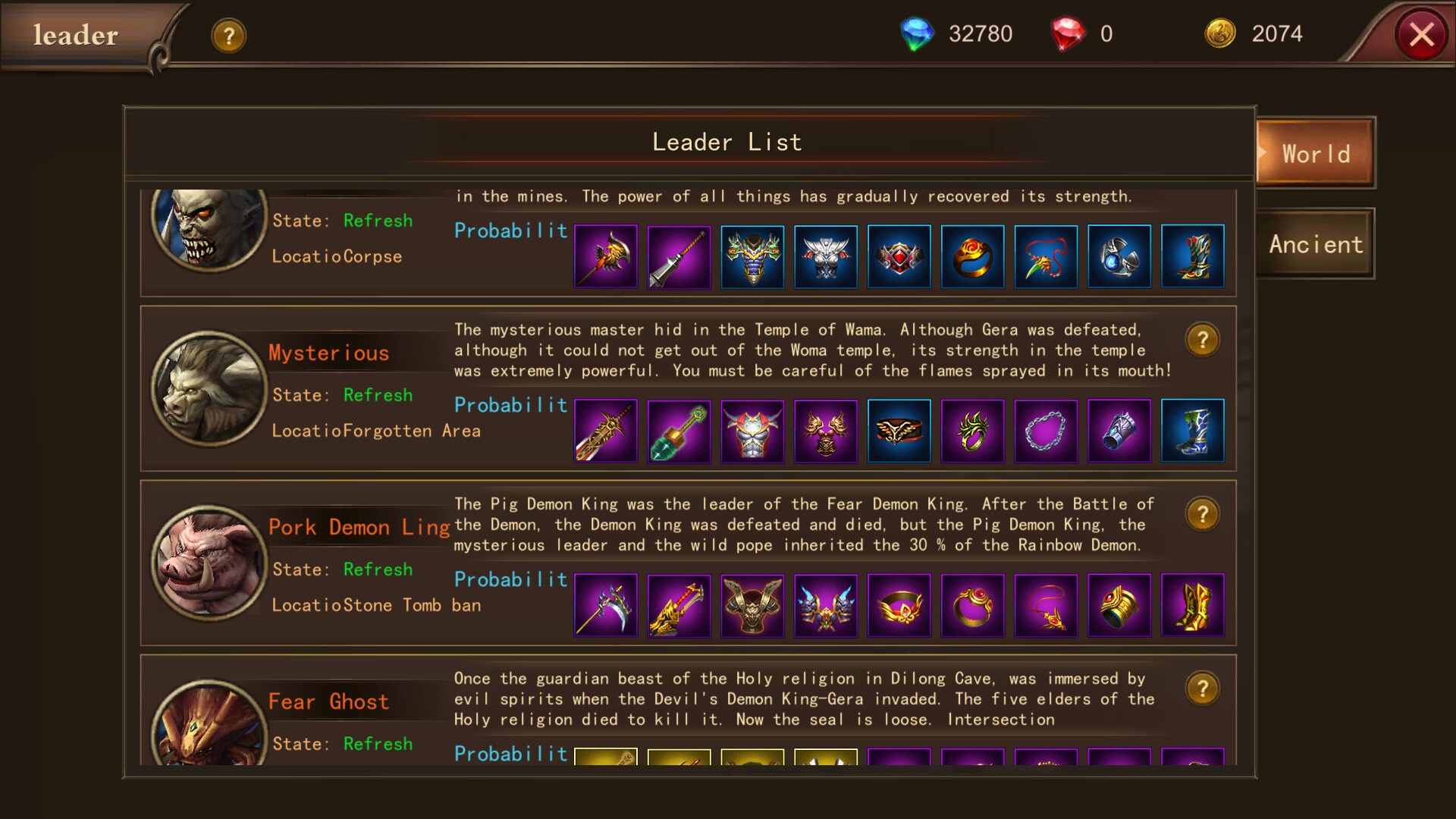
Task: Select the green dagger drop from Mysterious boss
Action: (679, 431)
